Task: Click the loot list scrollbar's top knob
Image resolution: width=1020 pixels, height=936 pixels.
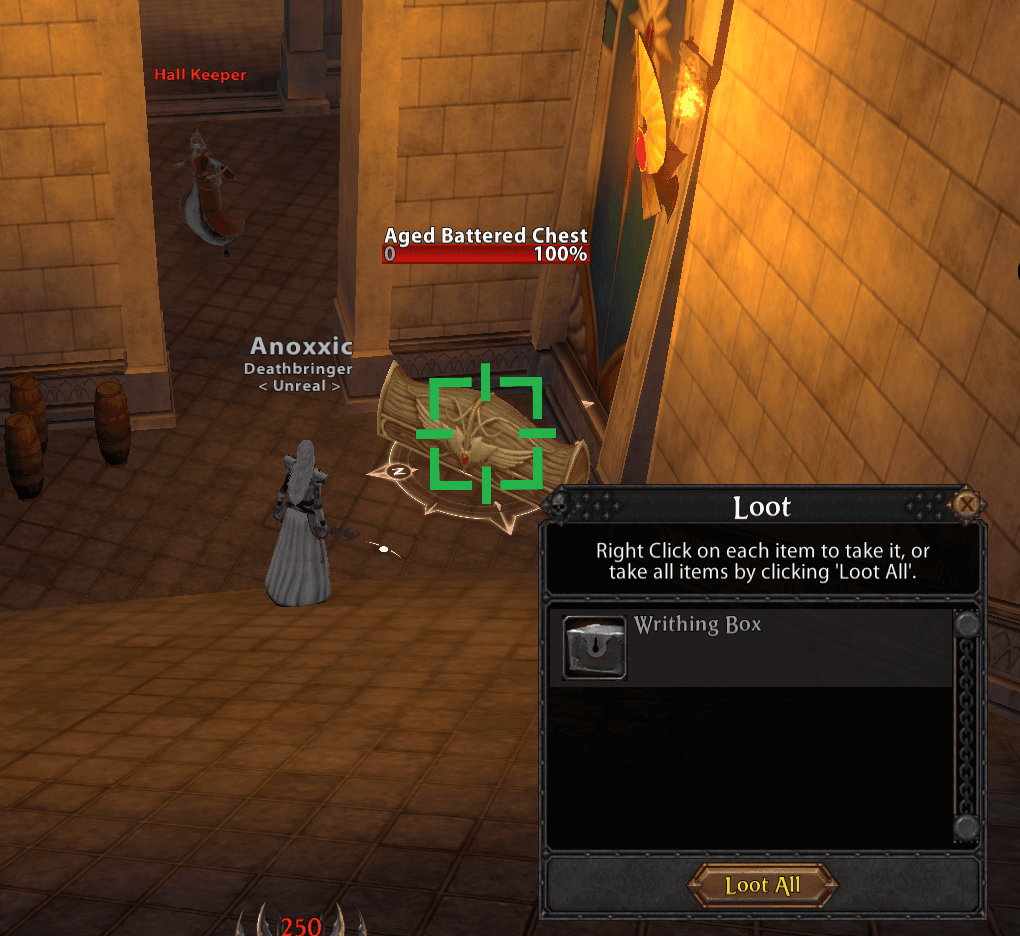Action: point(967,625)
